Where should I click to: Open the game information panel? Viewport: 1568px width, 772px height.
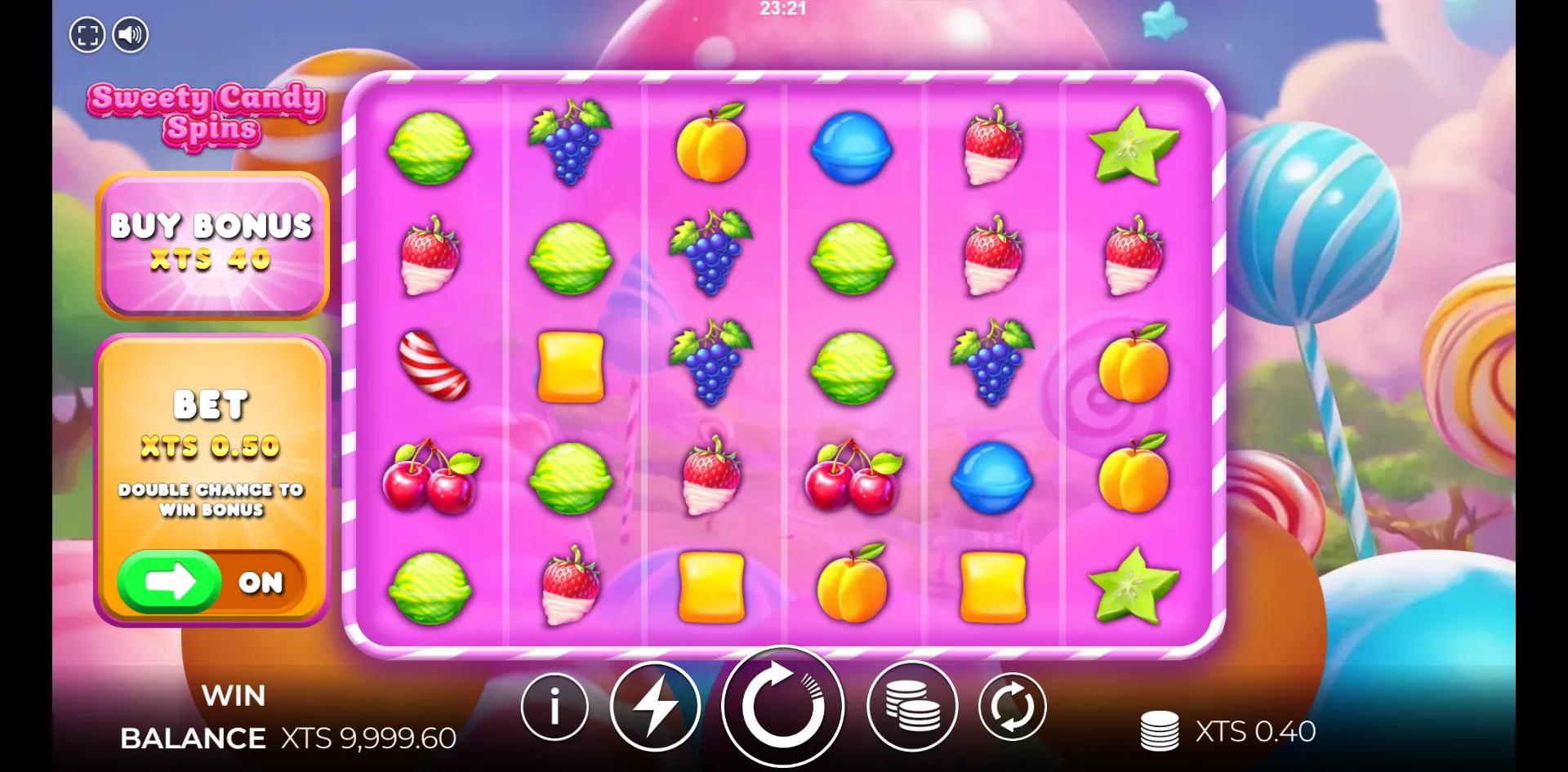pyautogui.click(x=554, y=707)
